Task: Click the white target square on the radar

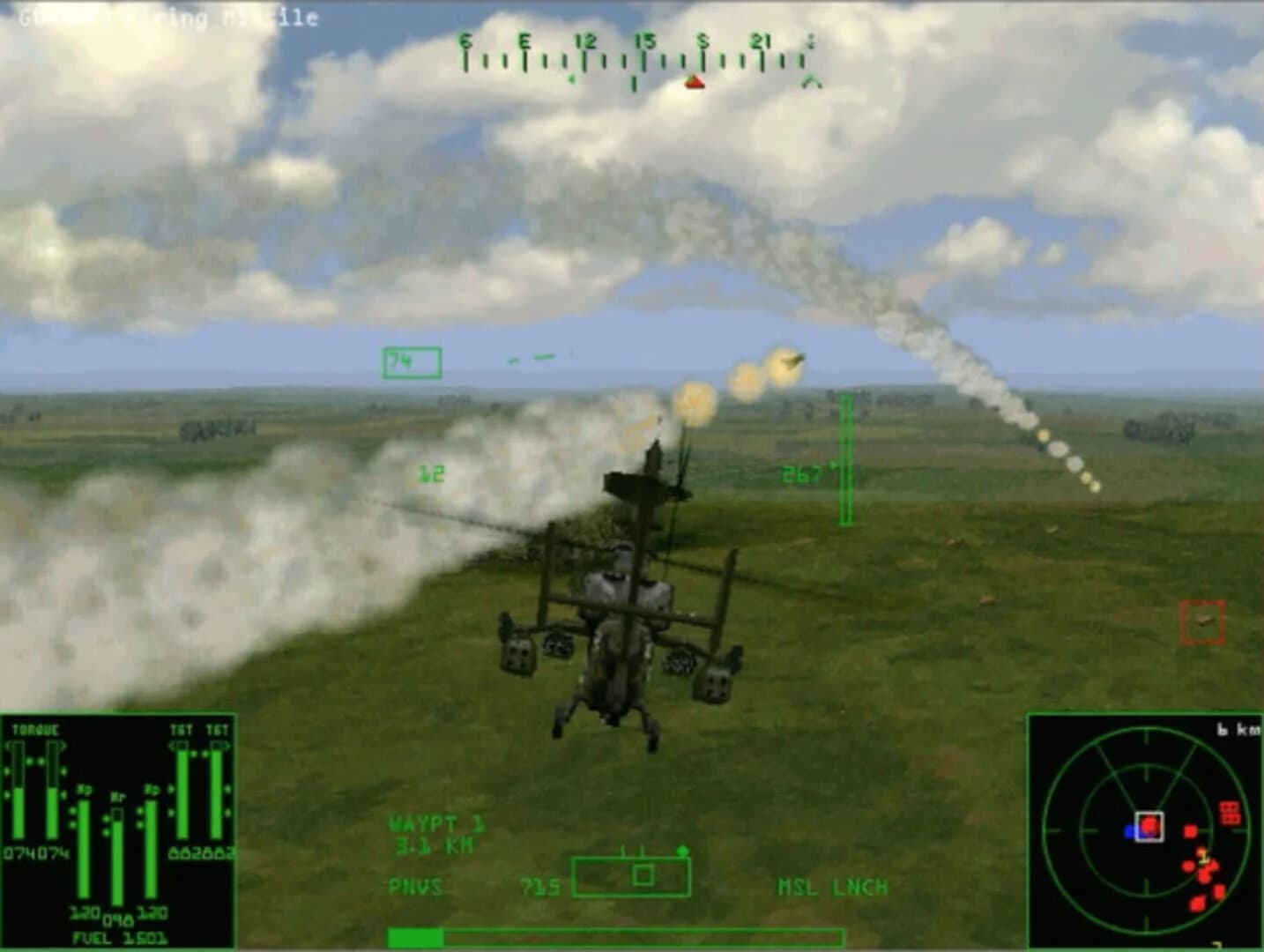Action: 1150,824
